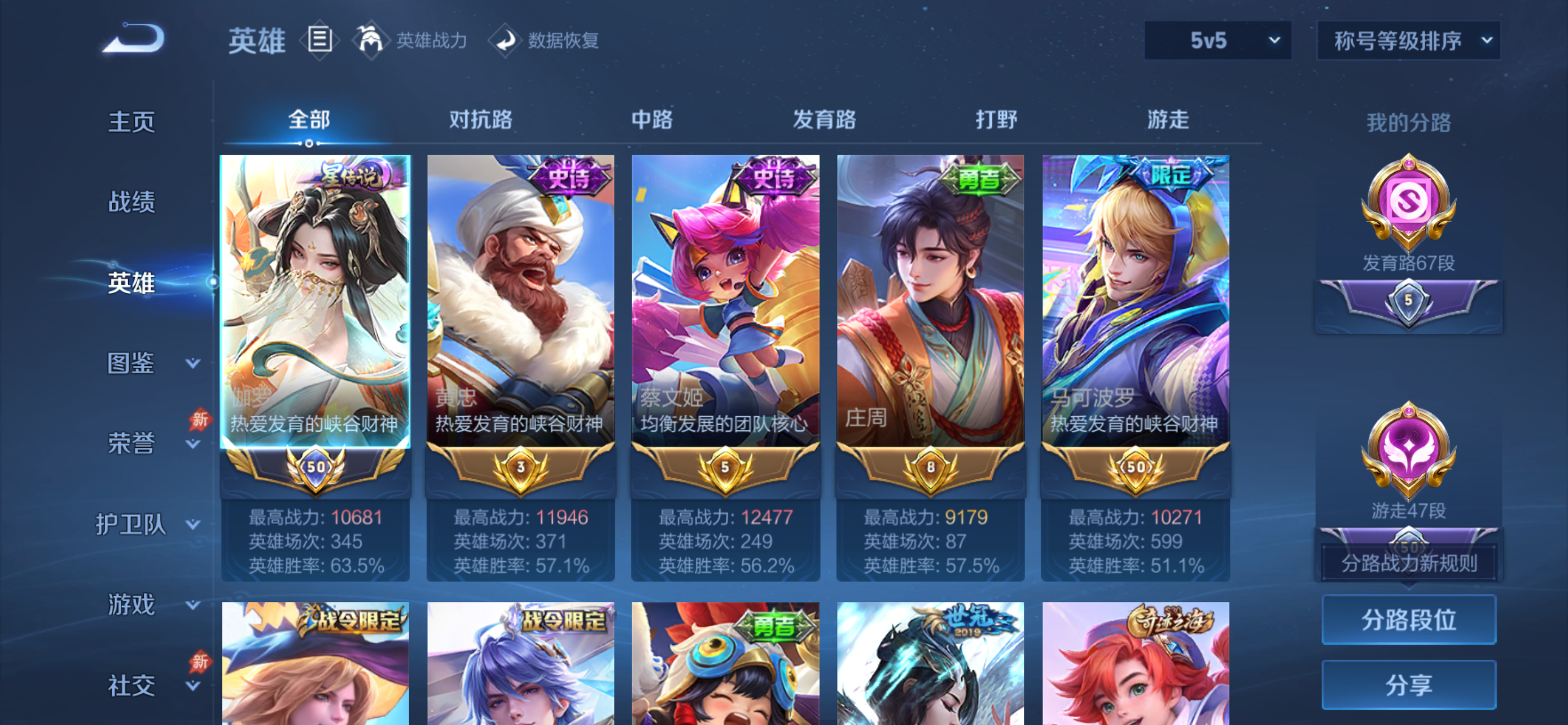This screenshot has width=1568, height=725.
Task: Switch to the 对抗路 lane tab
Action: tap(480, 120)
